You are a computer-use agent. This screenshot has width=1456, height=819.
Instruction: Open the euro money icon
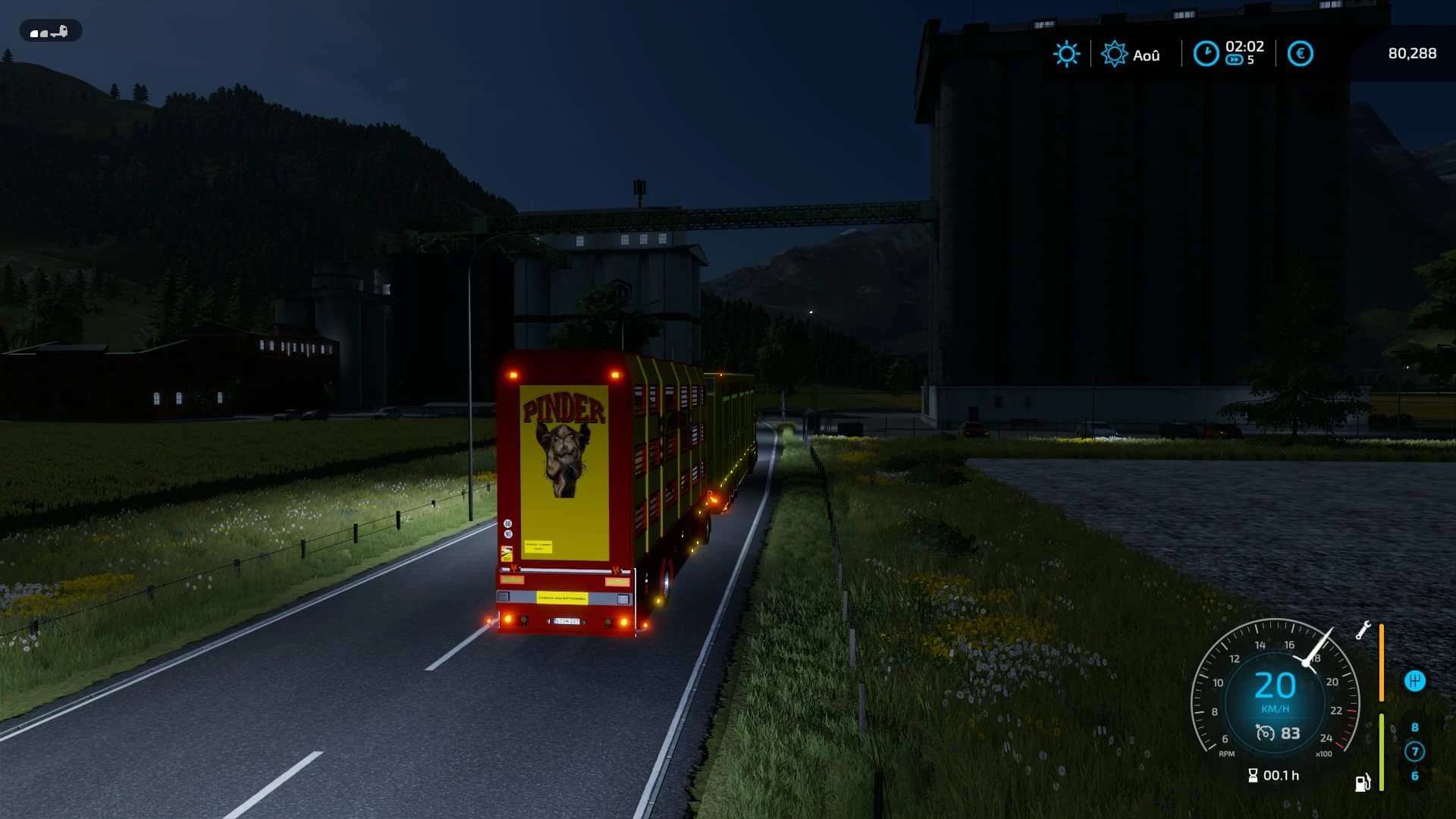click(x=1300, y=54)
